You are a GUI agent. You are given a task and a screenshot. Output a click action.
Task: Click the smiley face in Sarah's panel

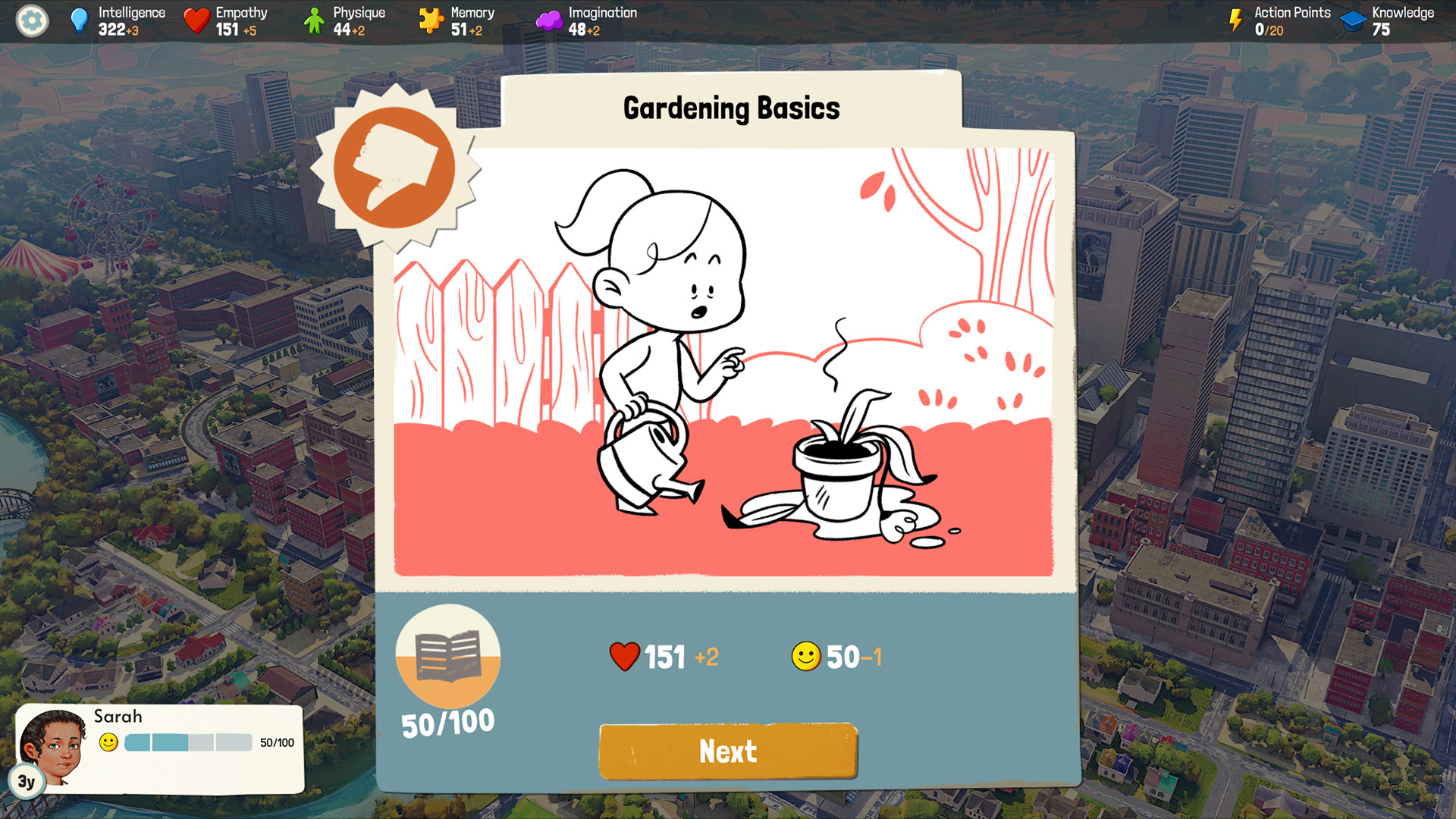click(109, 743)
